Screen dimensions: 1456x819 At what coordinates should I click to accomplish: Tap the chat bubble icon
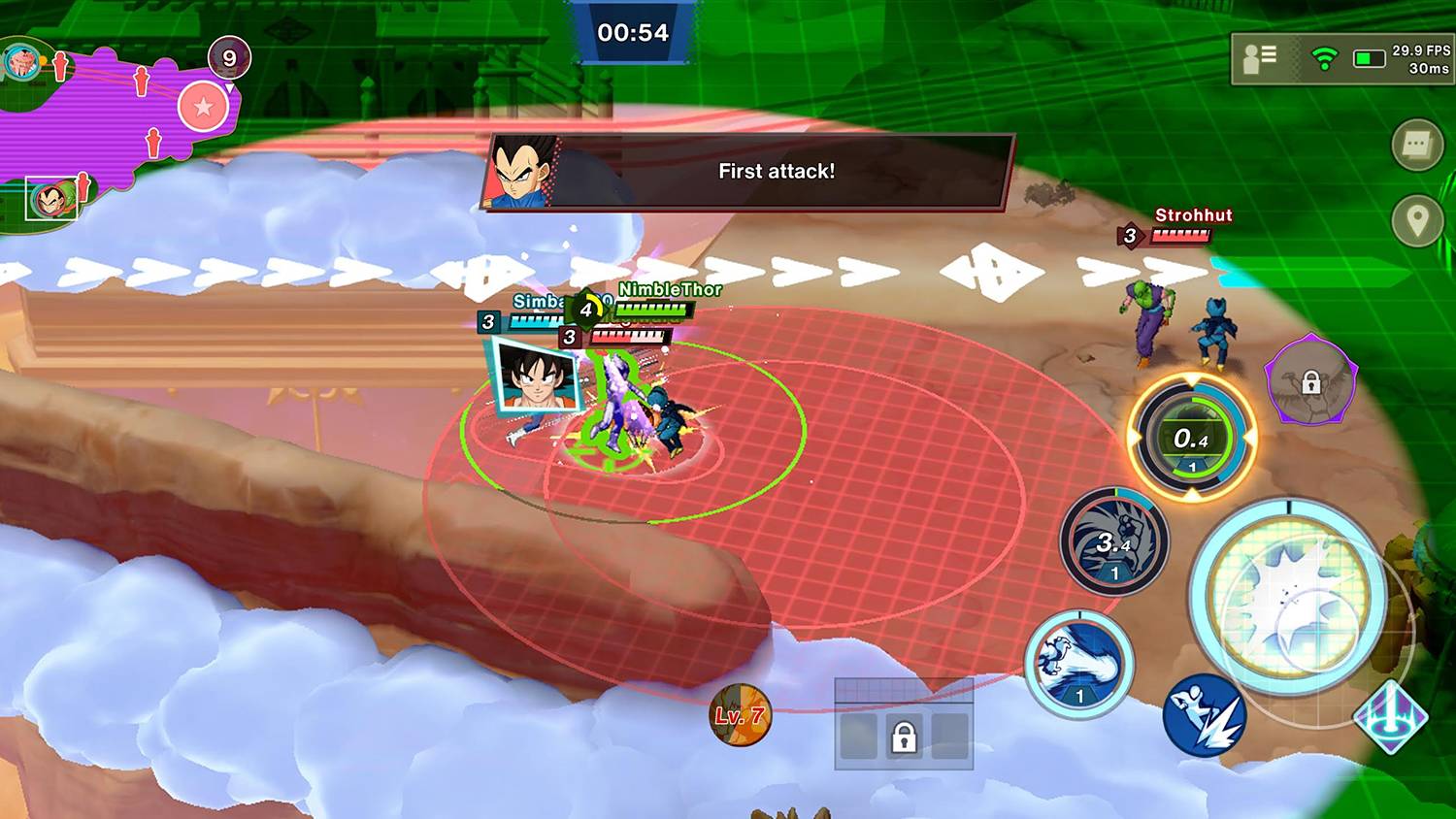pos(1416,144)
